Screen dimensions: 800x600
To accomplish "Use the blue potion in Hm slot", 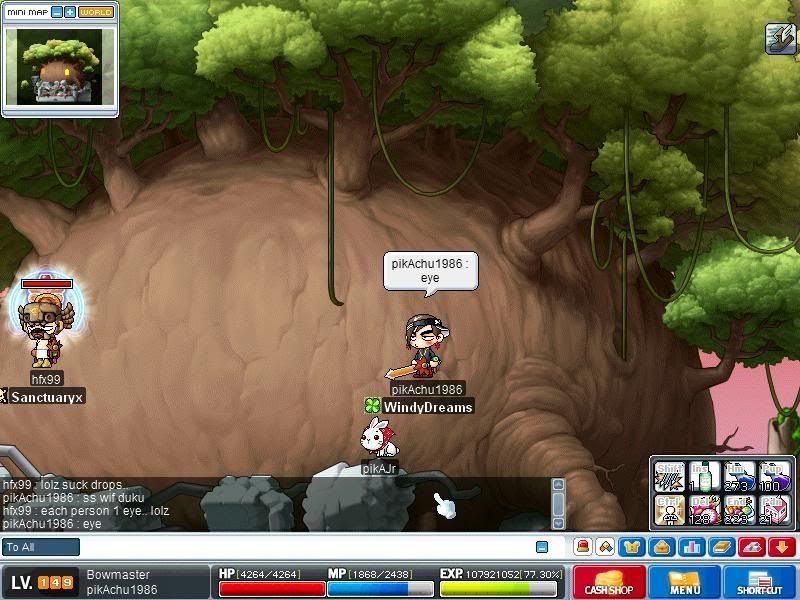I will pos(739,476).
